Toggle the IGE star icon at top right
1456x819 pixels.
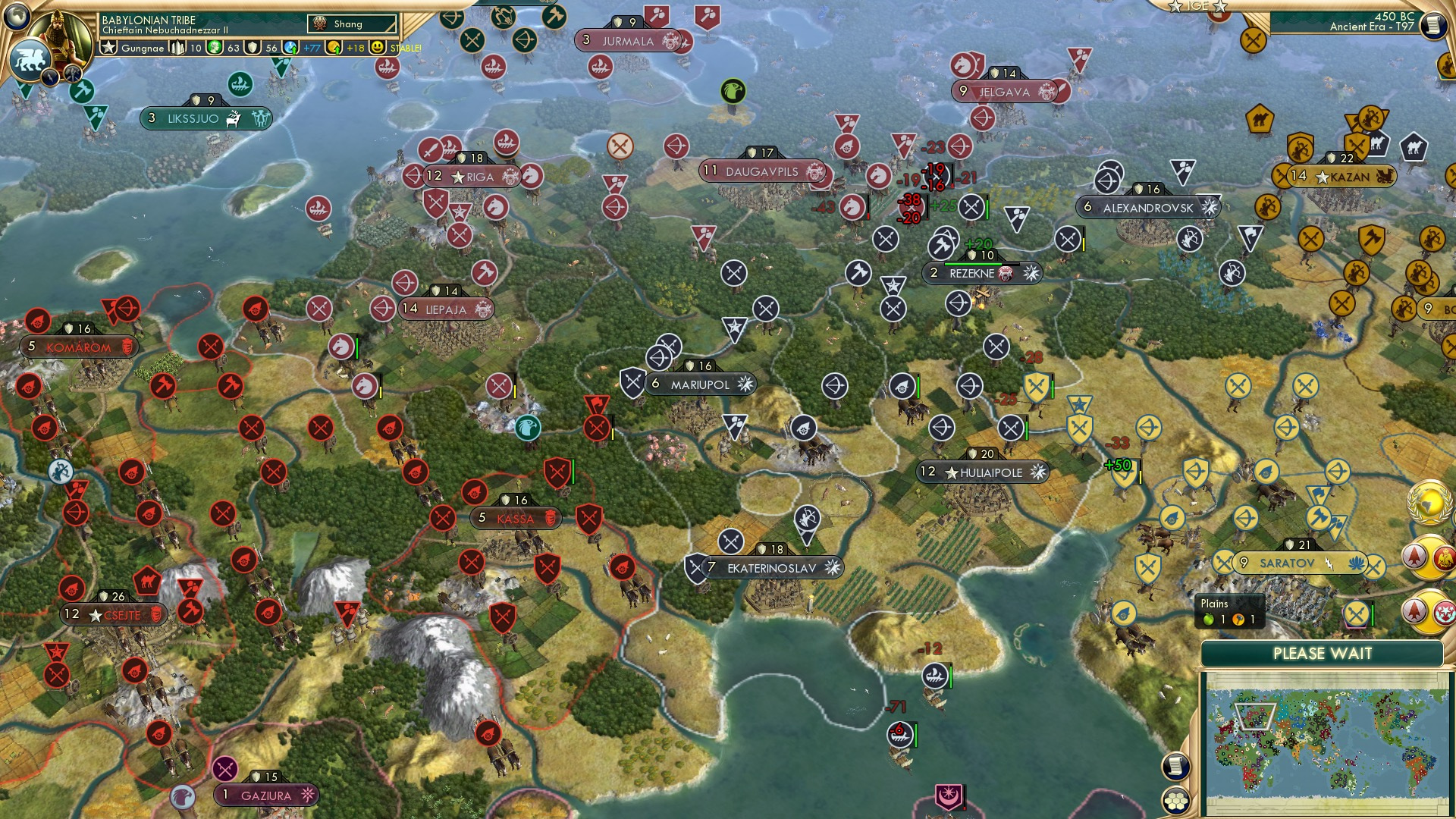tap(1175, 8)
